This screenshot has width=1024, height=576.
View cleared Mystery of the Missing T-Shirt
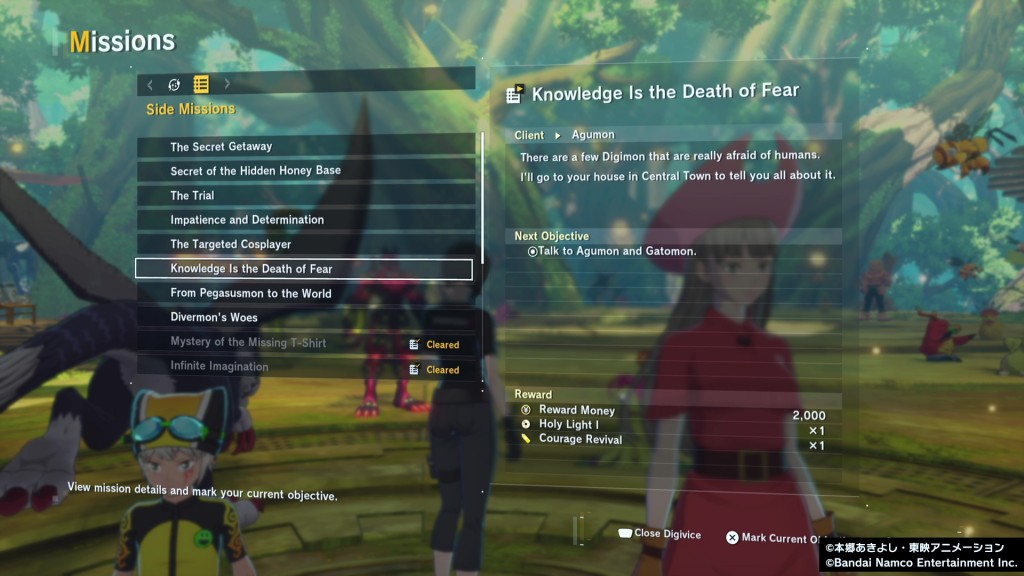[305, 343]
